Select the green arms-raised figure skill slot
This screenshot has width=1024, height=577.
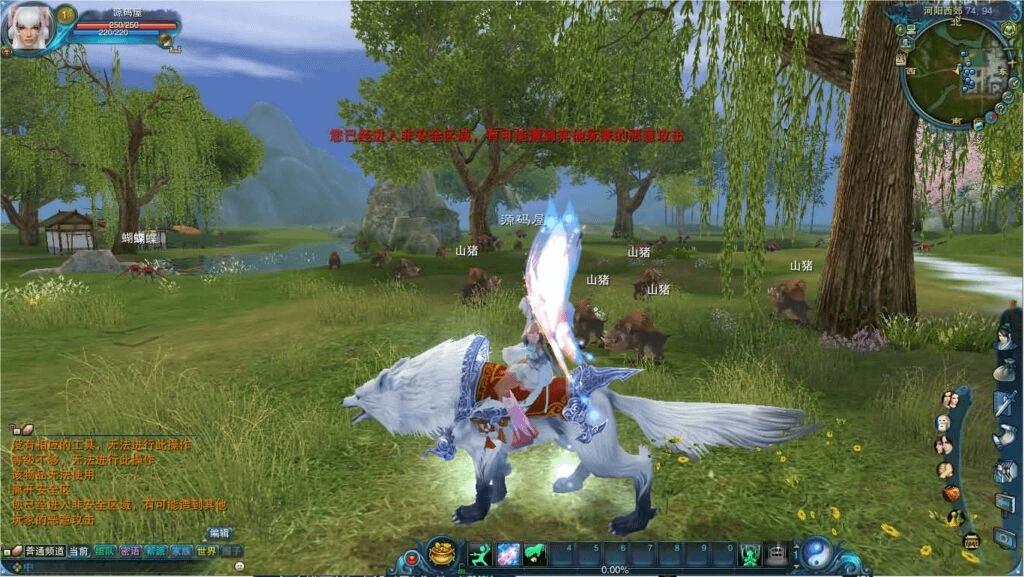pos(750,555)
